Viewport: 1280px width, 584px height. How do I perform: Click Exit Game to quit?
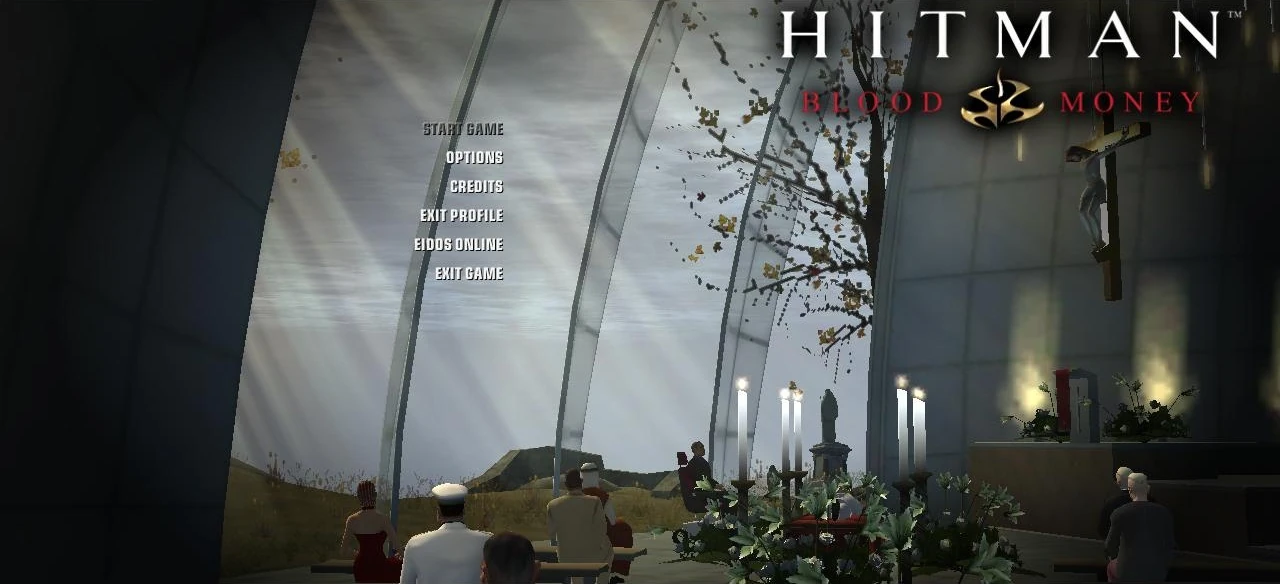pyautogui.click(x=468, y=274)
